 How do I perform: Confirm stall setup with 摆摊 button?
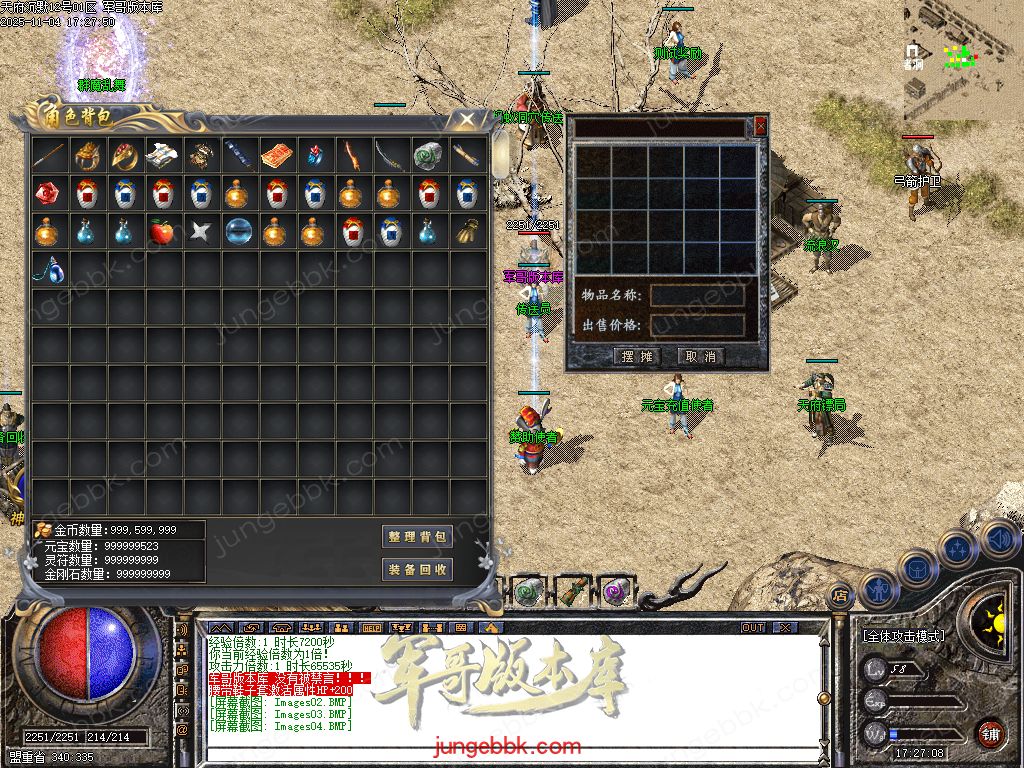click(x=637, y=357)
